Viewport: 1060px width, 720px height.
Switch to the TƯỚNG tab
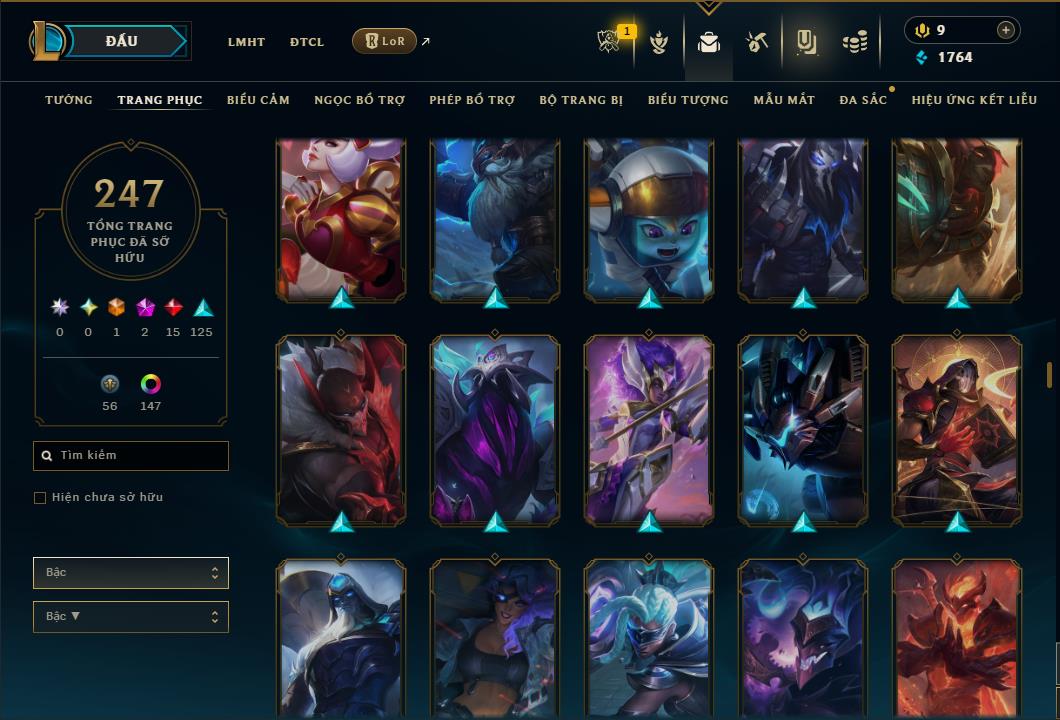69,100
